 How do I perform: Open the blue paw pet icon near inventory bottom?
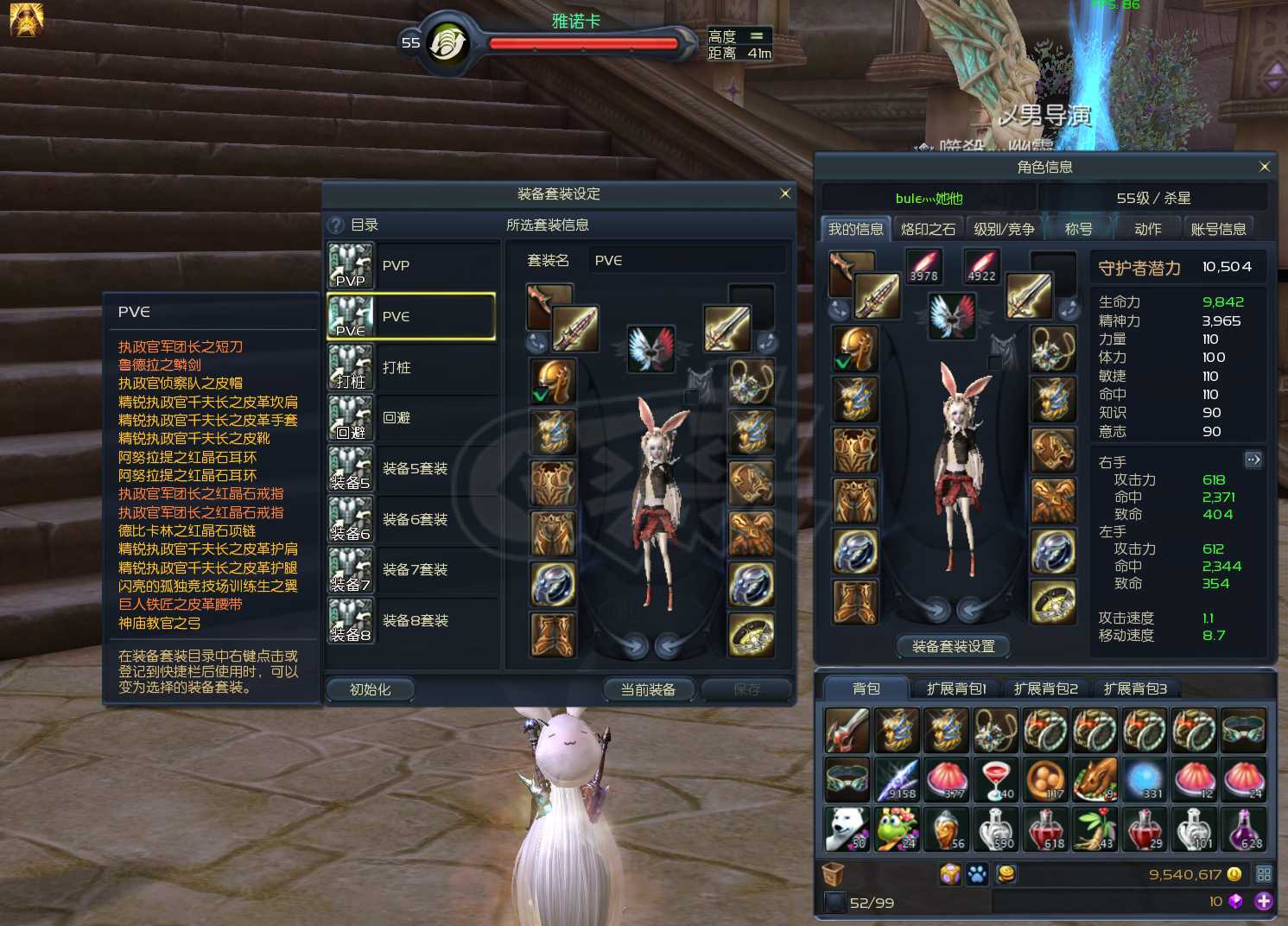click(x=979, y=874)
